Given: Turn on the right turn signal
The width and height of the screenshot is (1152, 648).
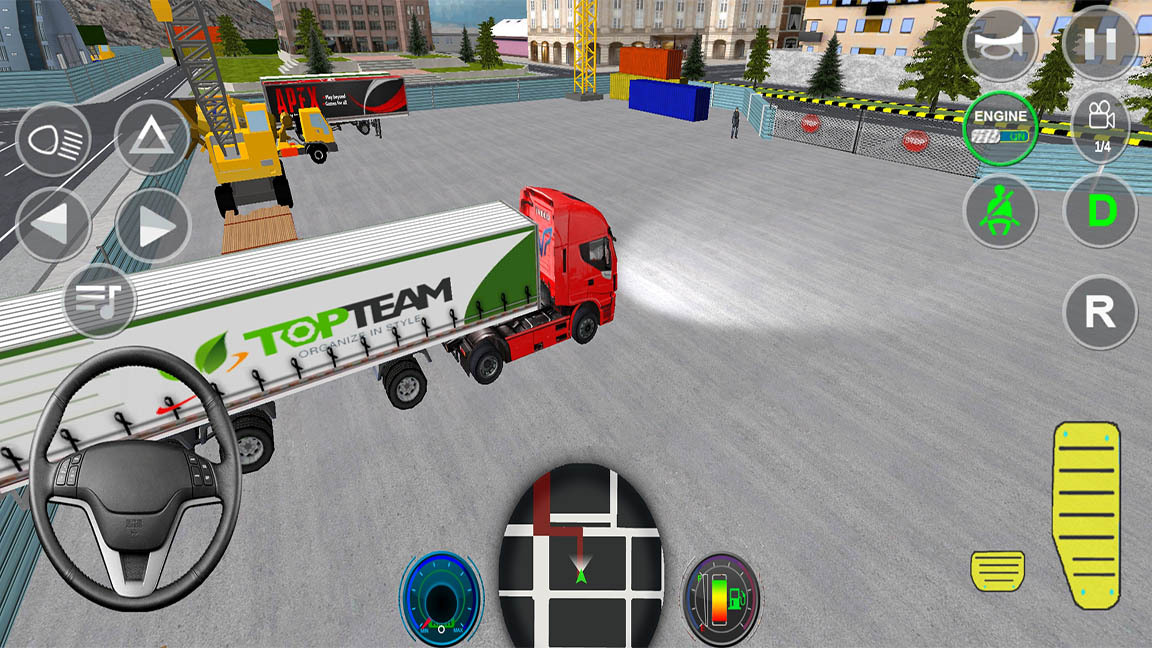Looking at the screenshot, I should pos(152,226).
